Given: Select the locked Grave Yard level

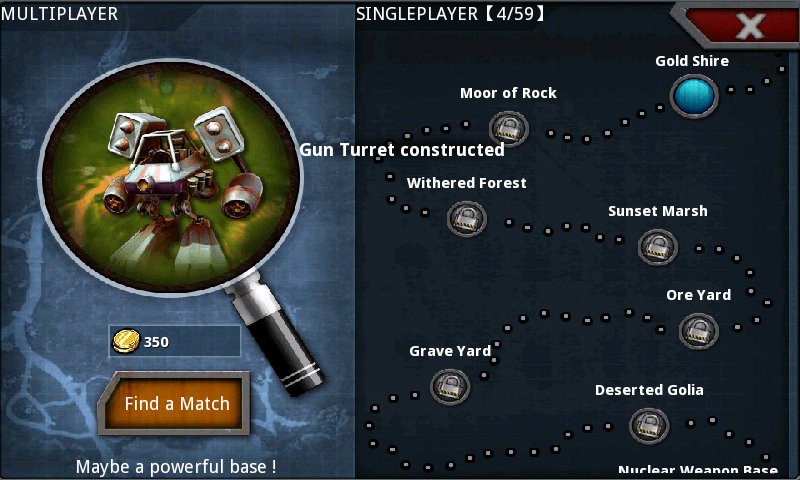Looking at the screenshot, I should pos(450,386).
